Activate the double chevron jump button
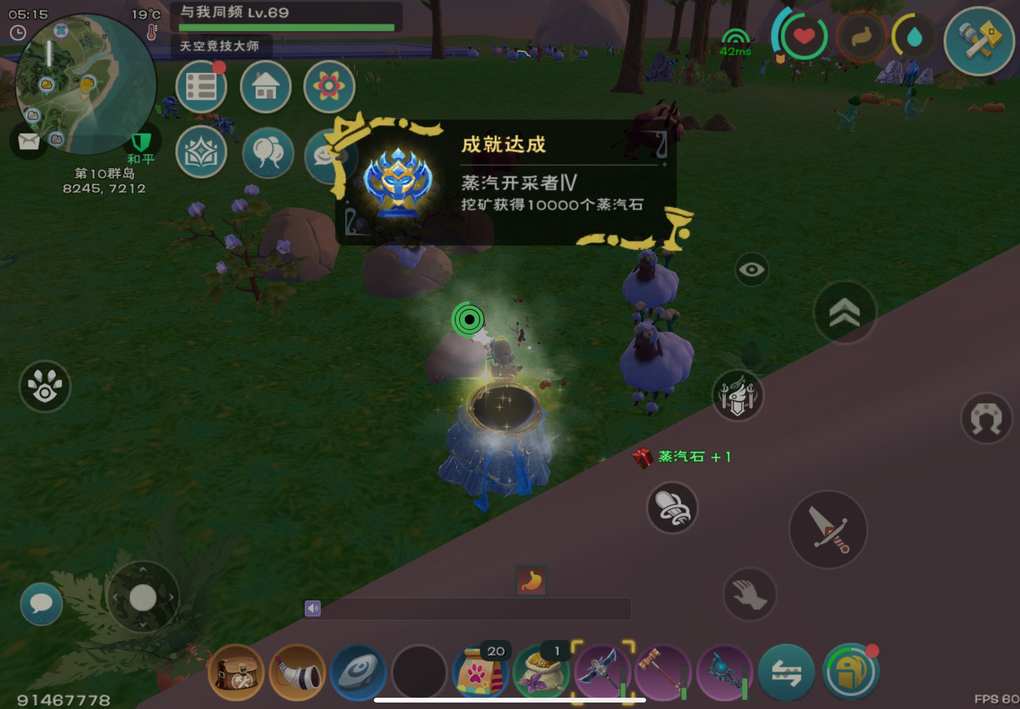The image size is (1020, 709). (x=845, y=313)
